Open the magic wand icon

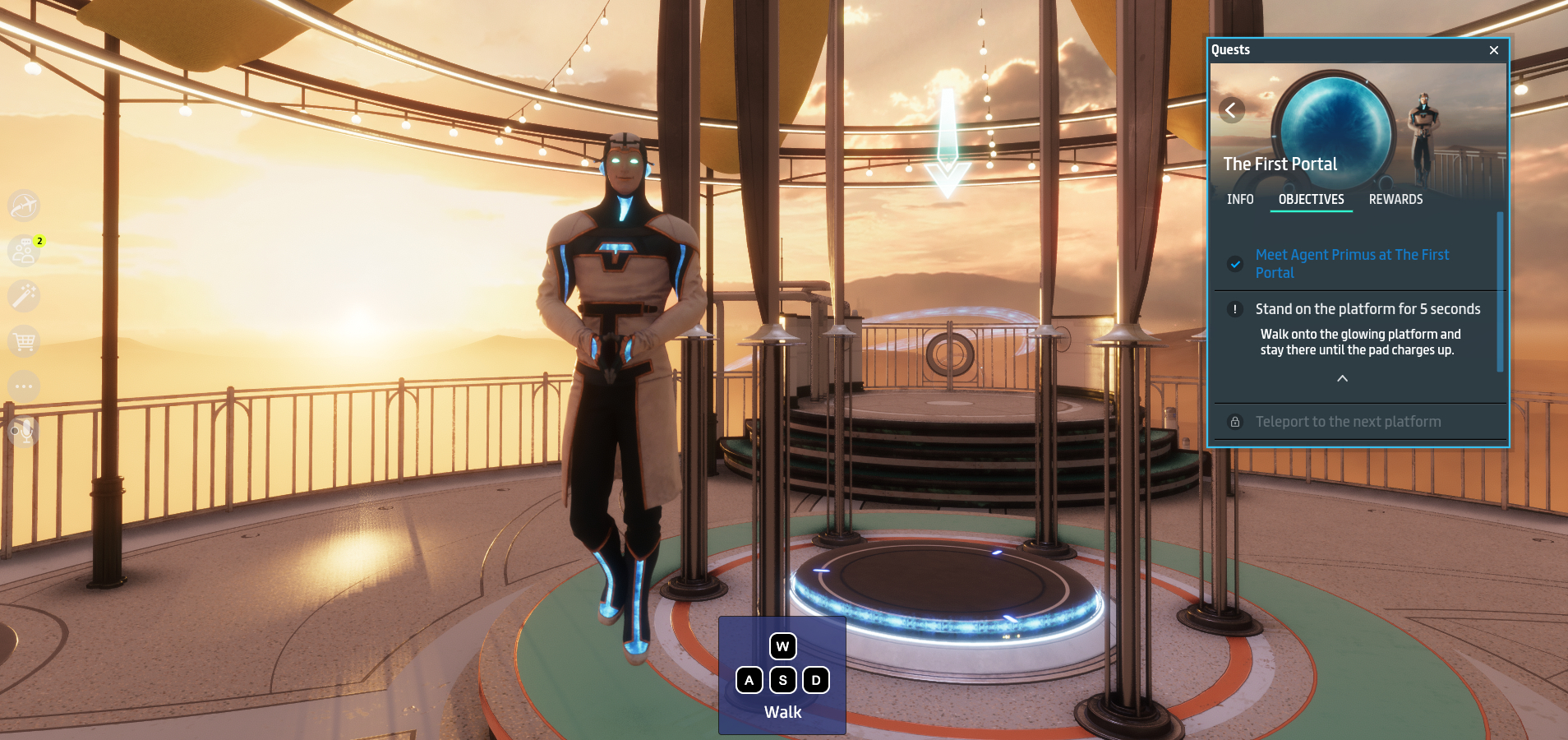[24, 295]
